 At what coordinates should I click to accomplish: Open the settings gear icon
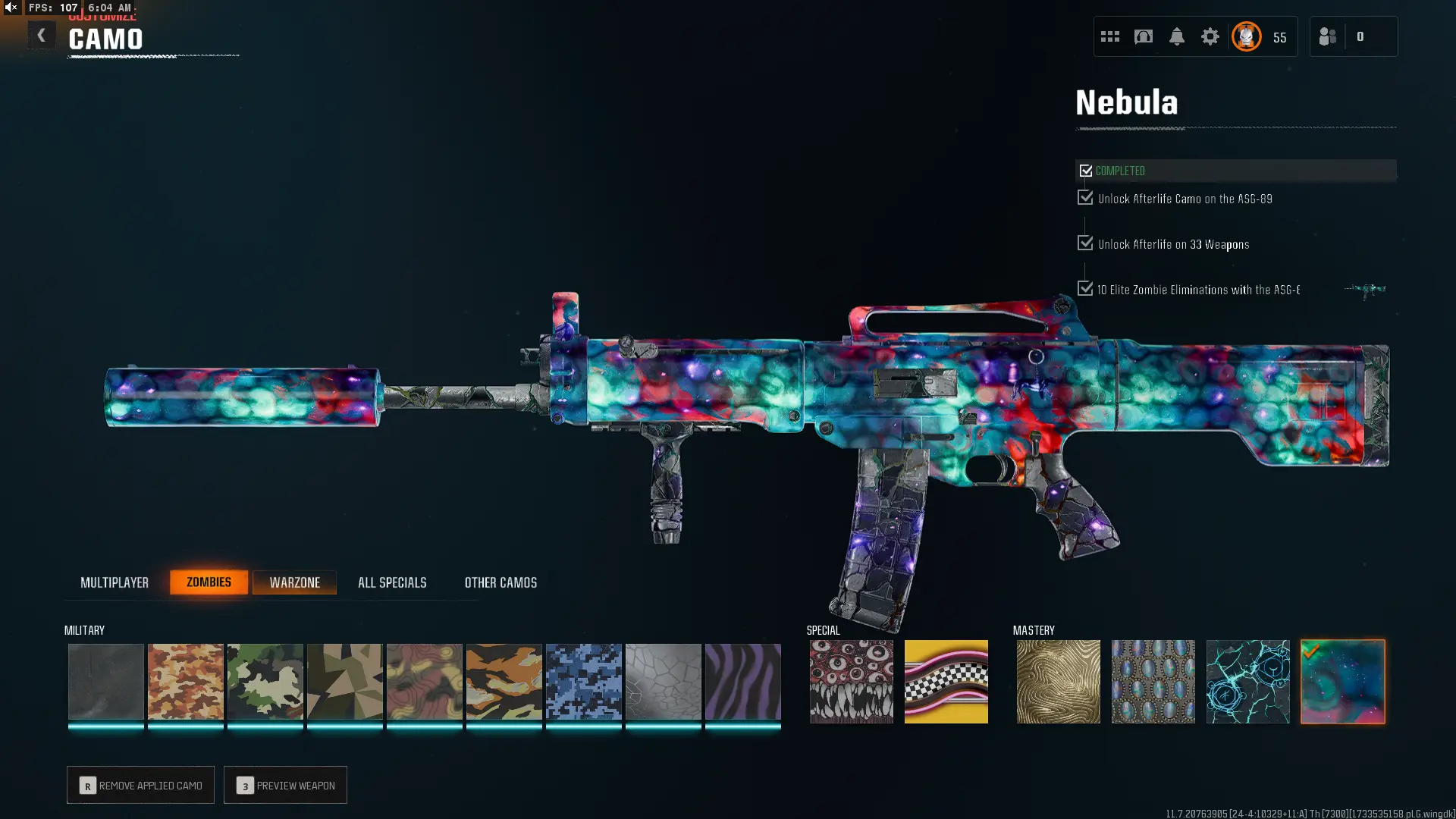pyautogui.click(x=1210, y=36)
